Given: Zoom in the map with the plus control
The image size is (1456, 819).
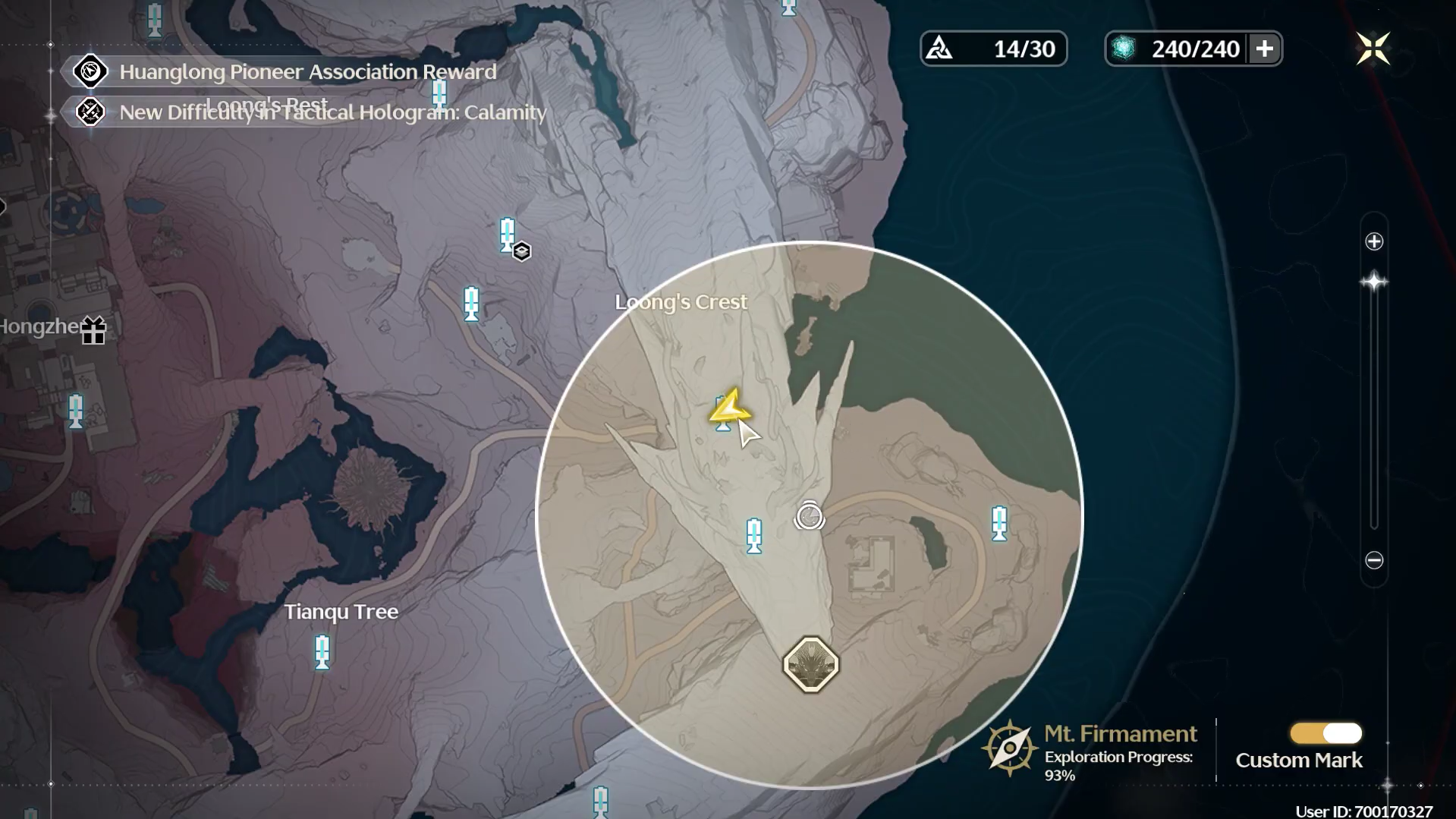Looking at the screenshot, I should tap(1374, 241).
